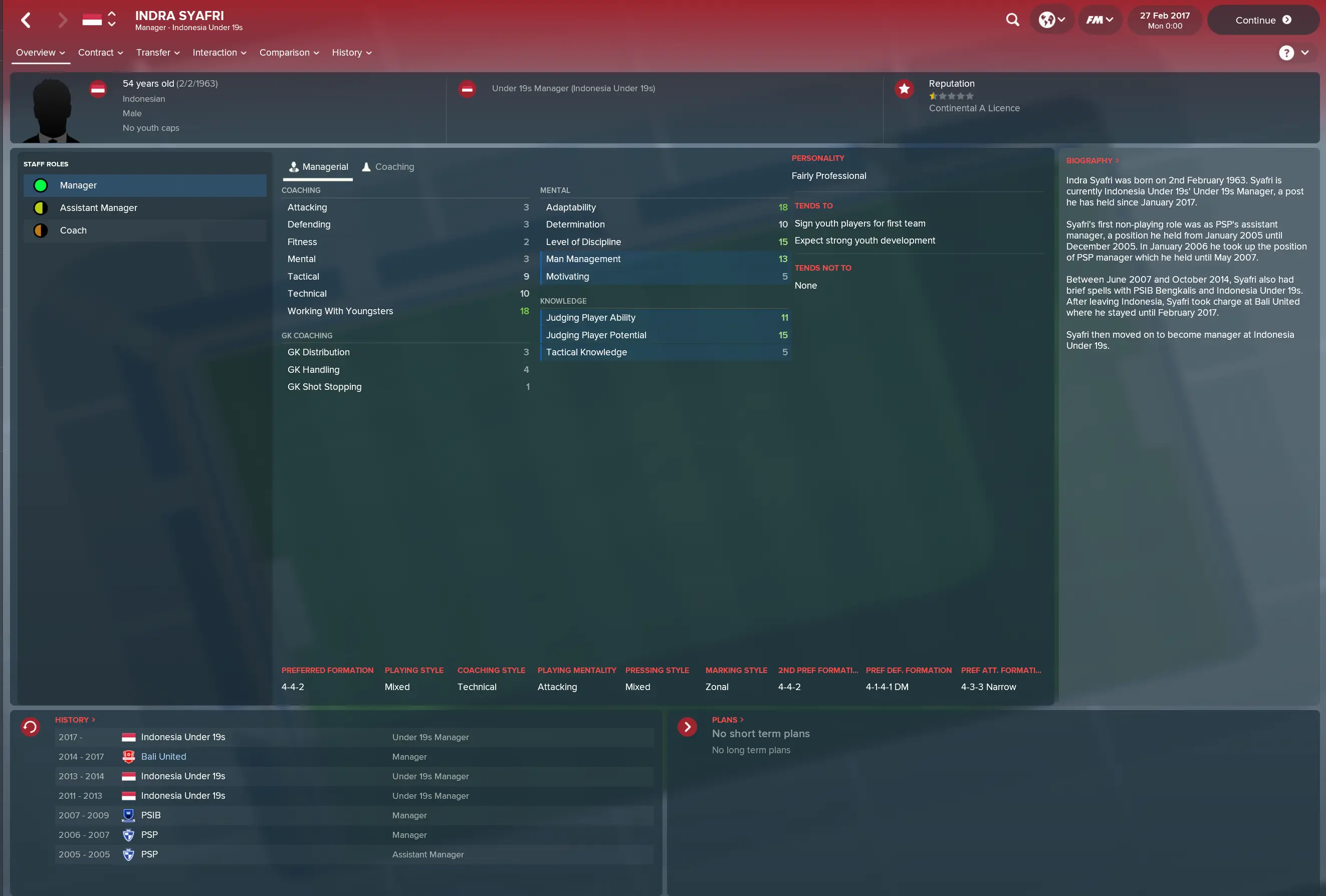The width and height of the screenshot is (1326, 896).
Task: Click the search magnifier icon
Action: point(1012,20)
